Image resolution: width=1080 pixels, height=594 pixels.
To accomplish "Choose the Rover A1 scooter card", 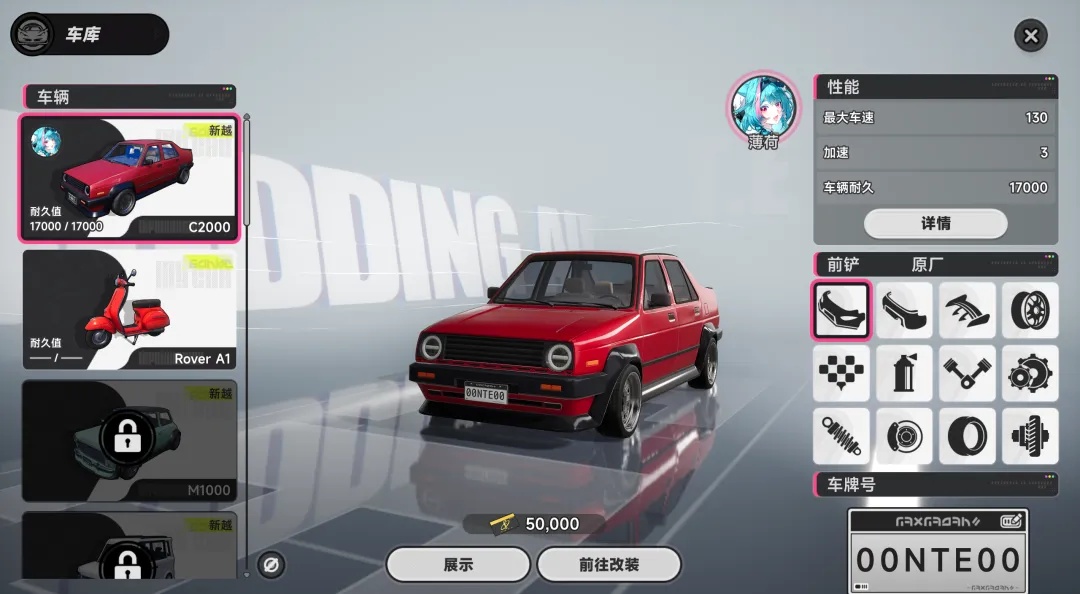I will point(129,310).
